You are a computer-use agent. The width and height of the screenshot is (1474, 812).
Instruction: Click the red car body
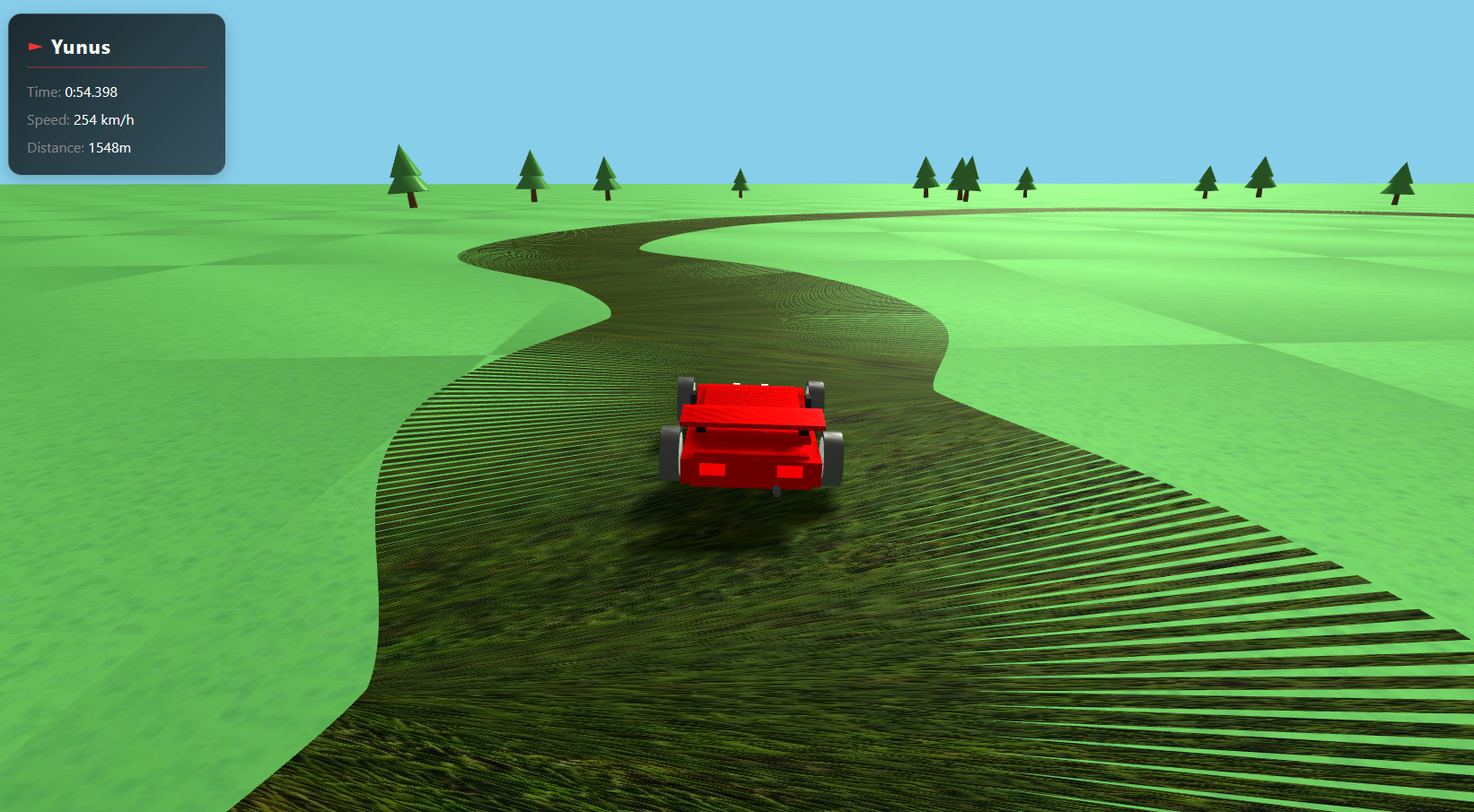[754, 449]
